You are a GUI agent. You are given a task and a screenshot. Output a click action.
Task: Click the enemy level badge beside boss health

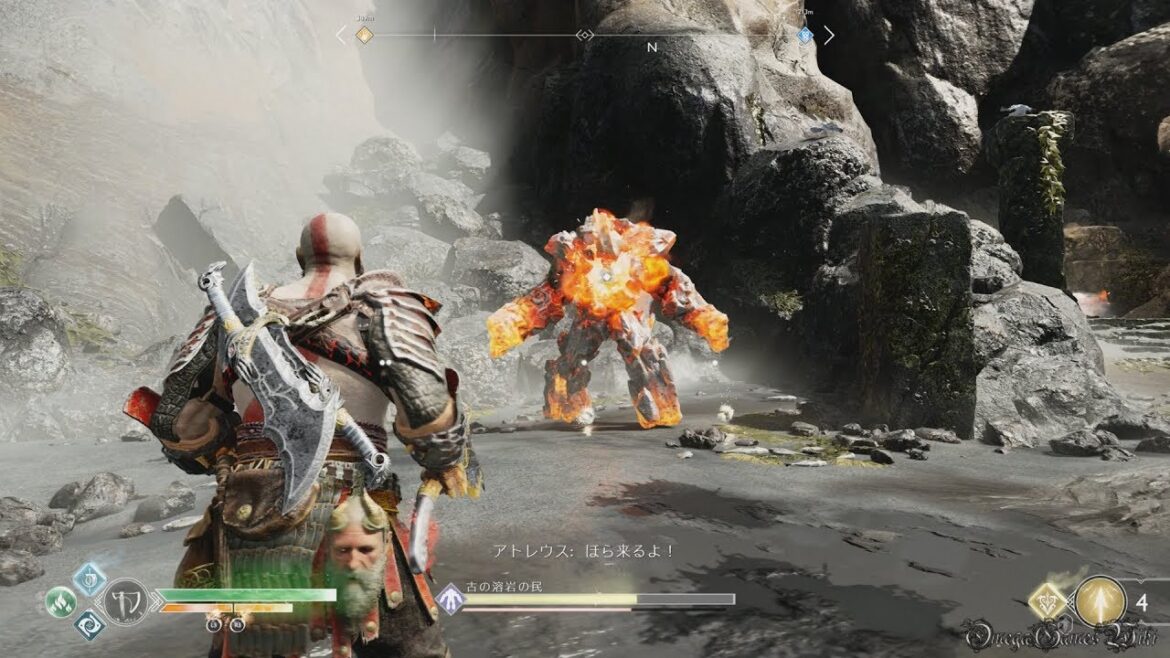pos(450,600)
